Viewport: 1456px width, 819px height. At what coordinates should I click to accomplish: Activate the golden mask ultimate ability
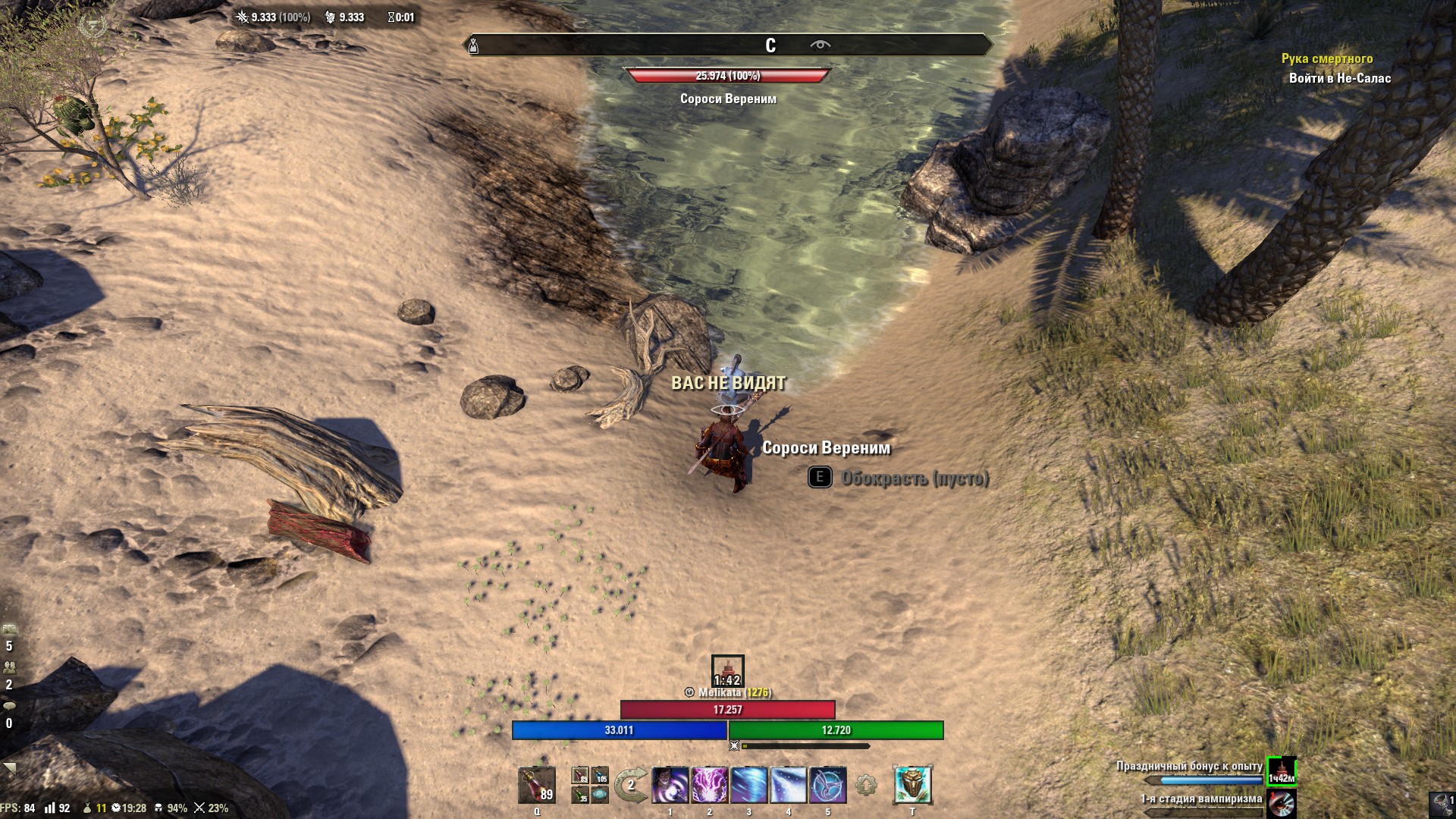(x=912, y=785)
